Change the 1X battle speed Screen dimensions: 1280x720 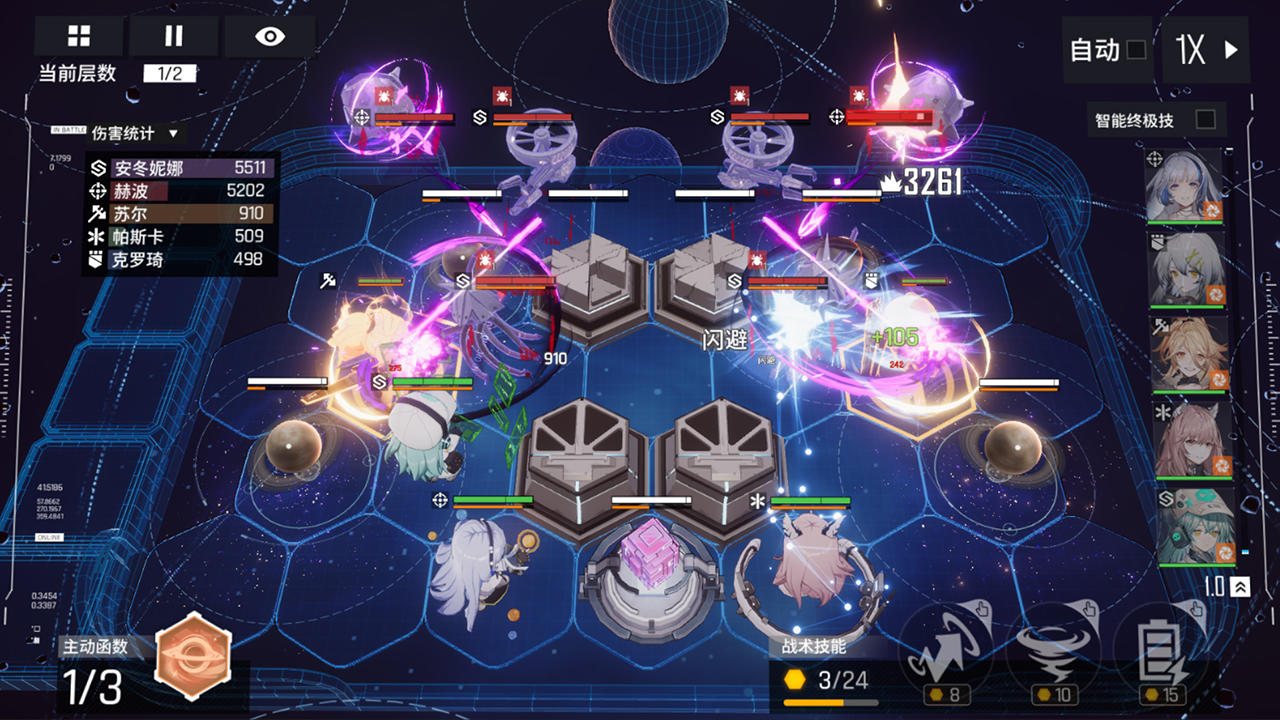click(1206, 49)
